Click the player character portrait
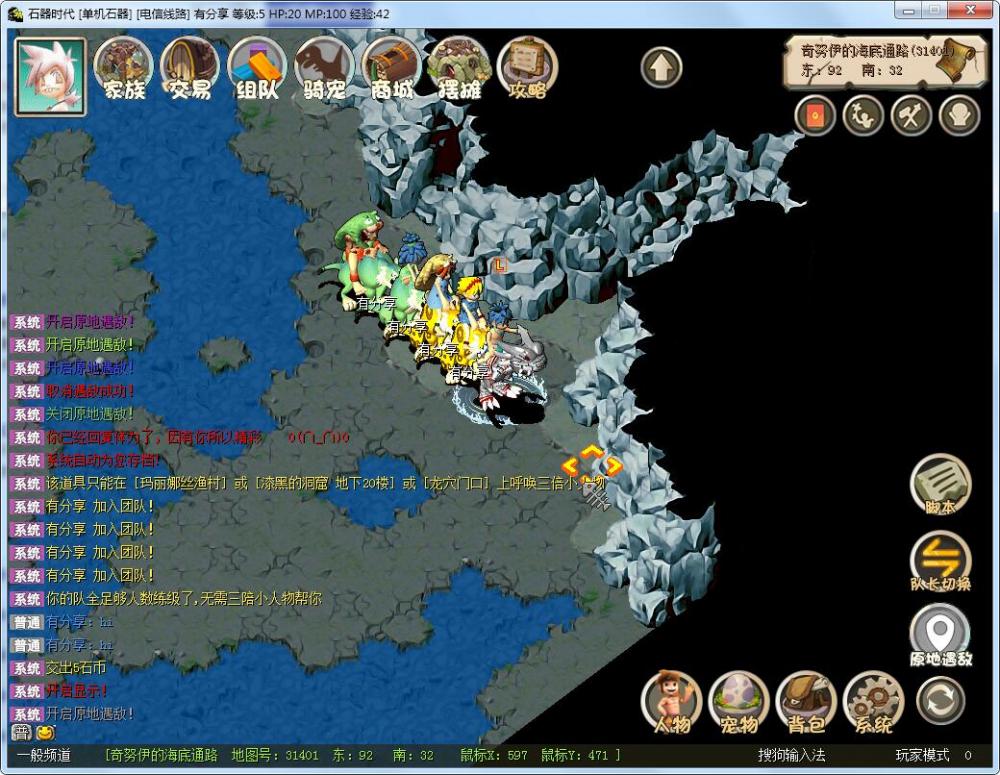The width and height of the screenshot is (1000, 775). click(x=50, y=75)
